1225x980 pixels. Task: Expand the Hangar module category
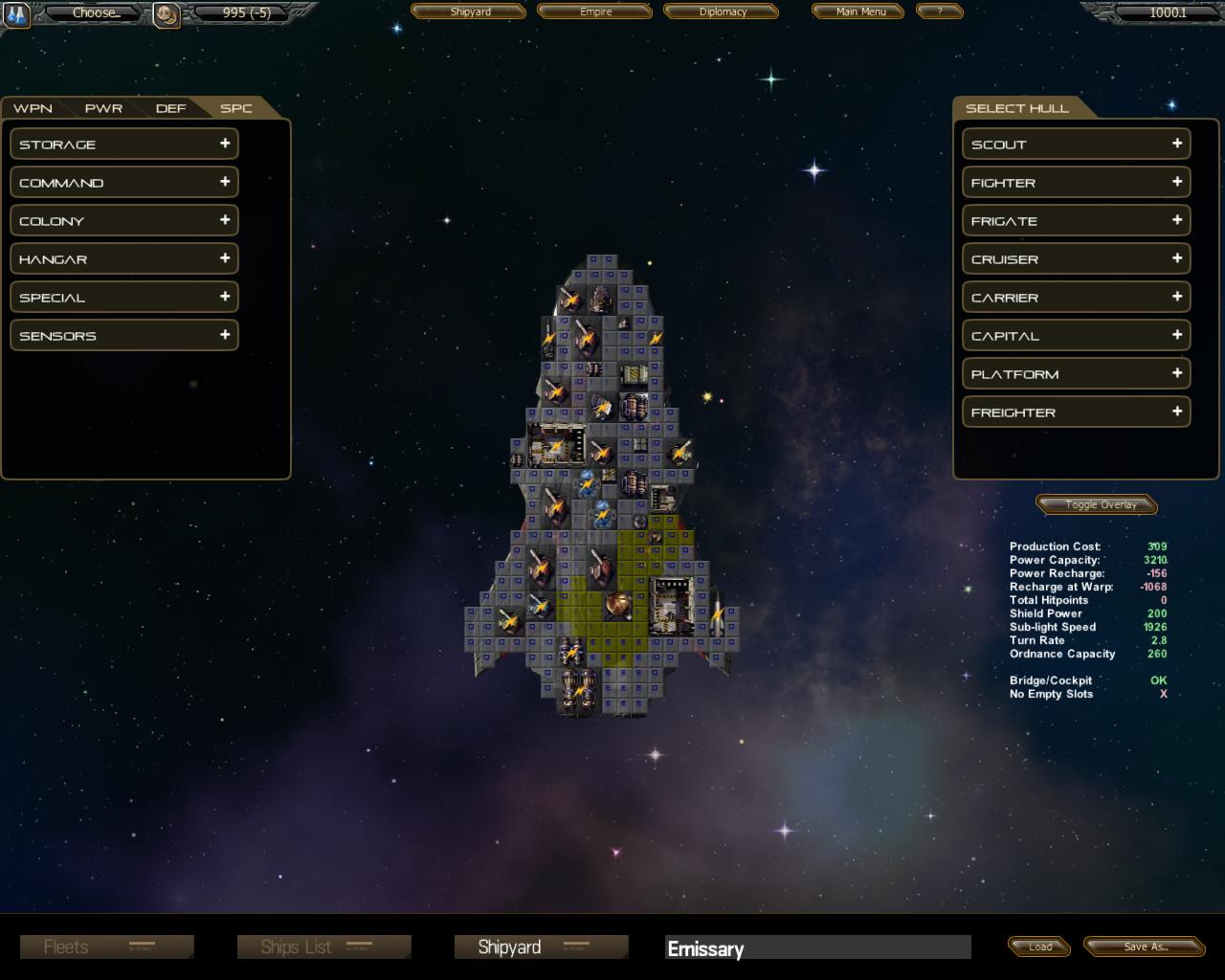[124, 259]
